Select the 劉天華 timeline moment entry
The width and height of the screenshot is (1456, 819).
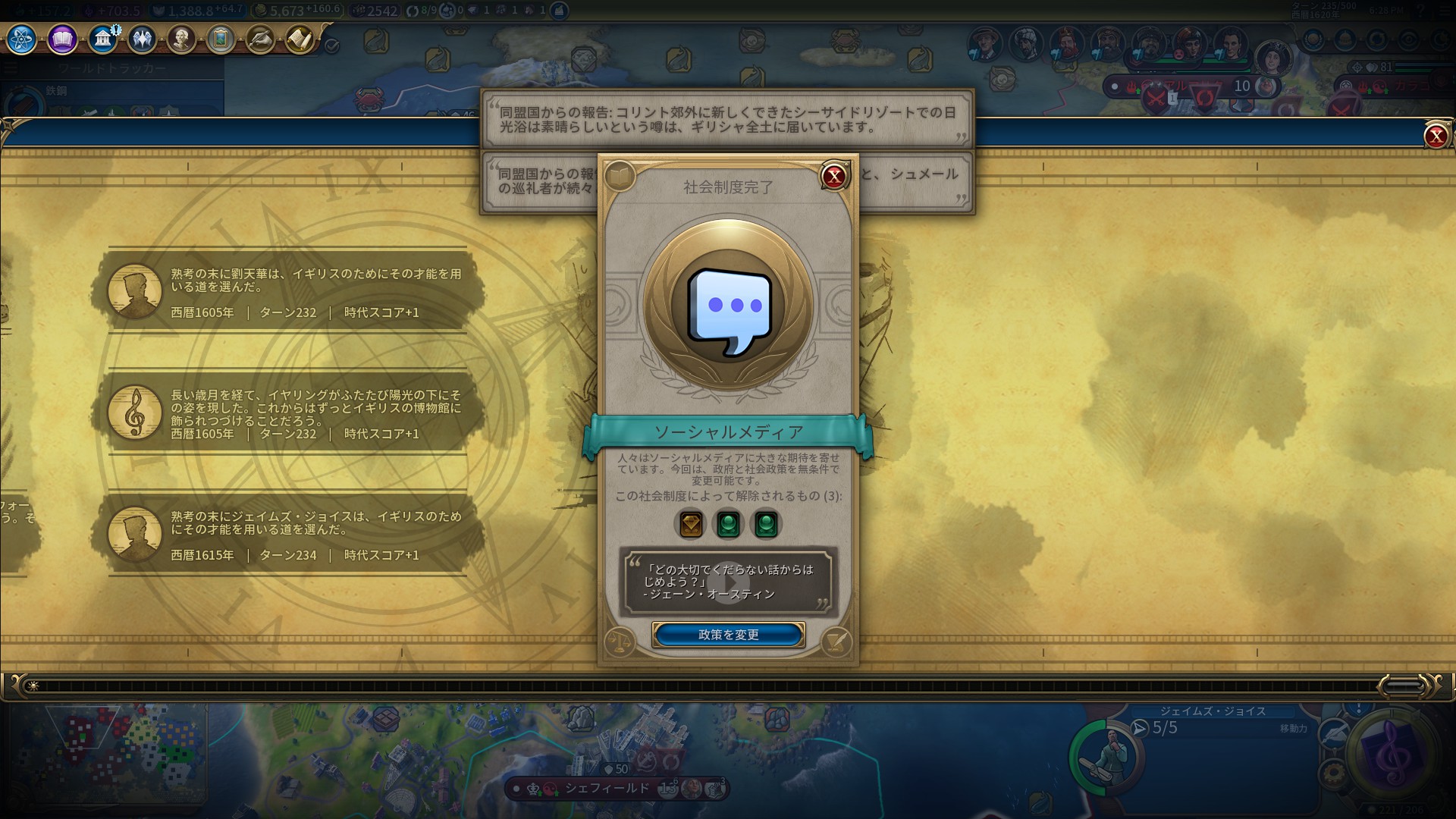[x=288, y=292]
